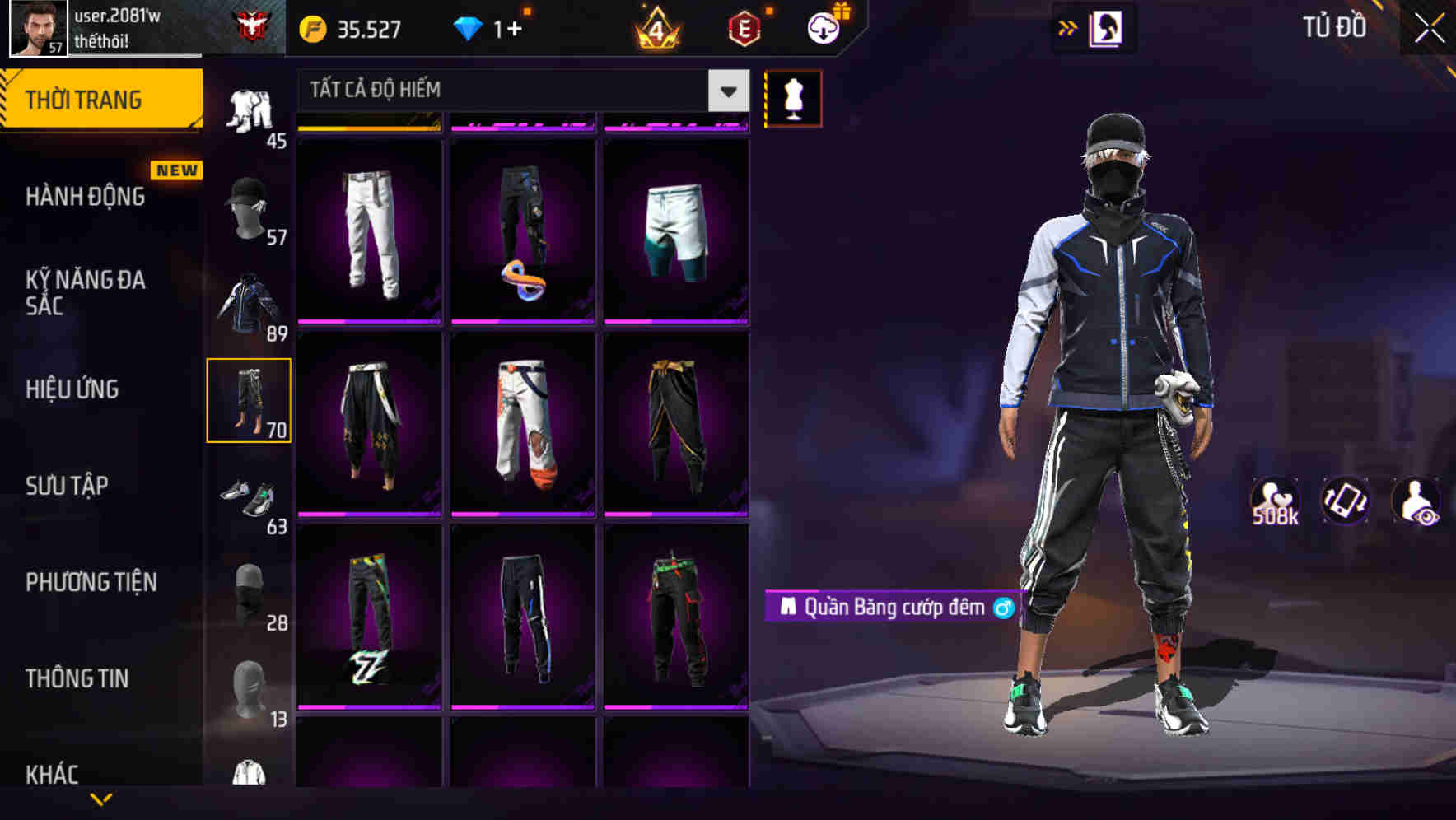
Task: Open the Tất cả độ hiếm rarity dropdown
Action: (x=519, y=91)
